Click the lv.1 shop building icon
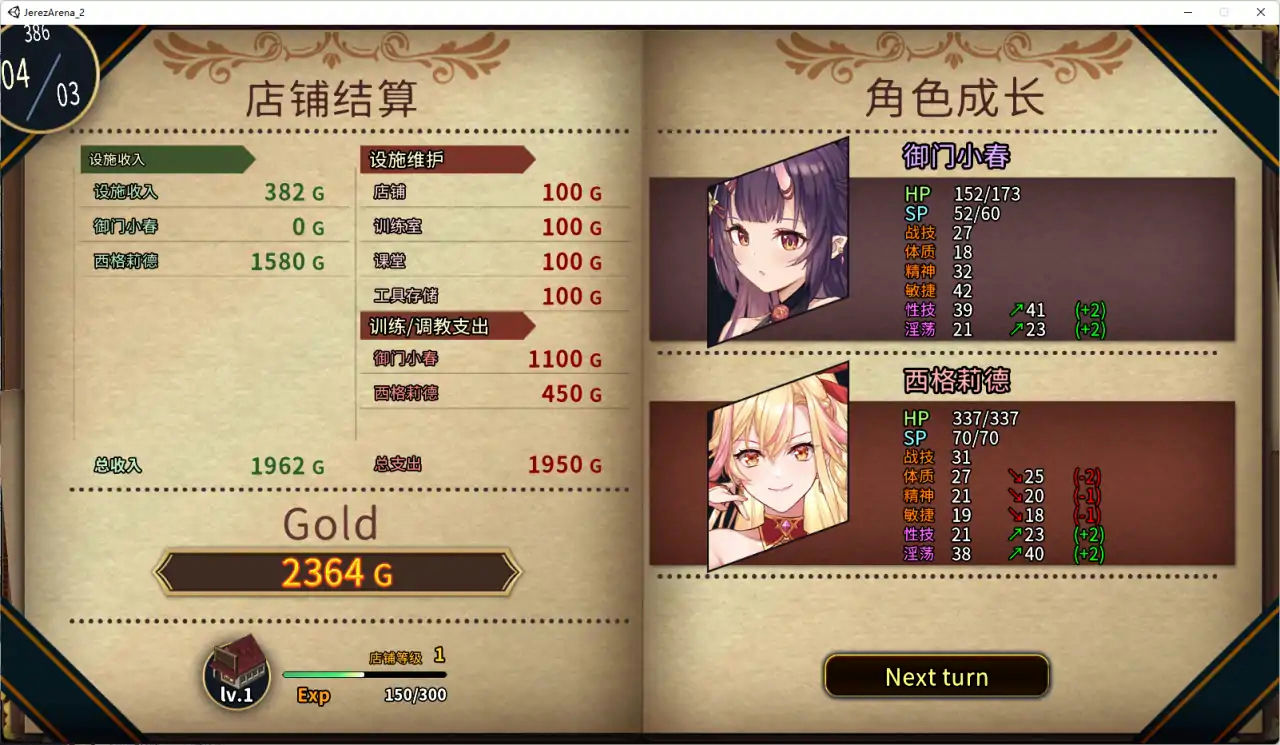Image resolution: width=1280 pixels, height=745 pixels. click(x=237, y=671)
